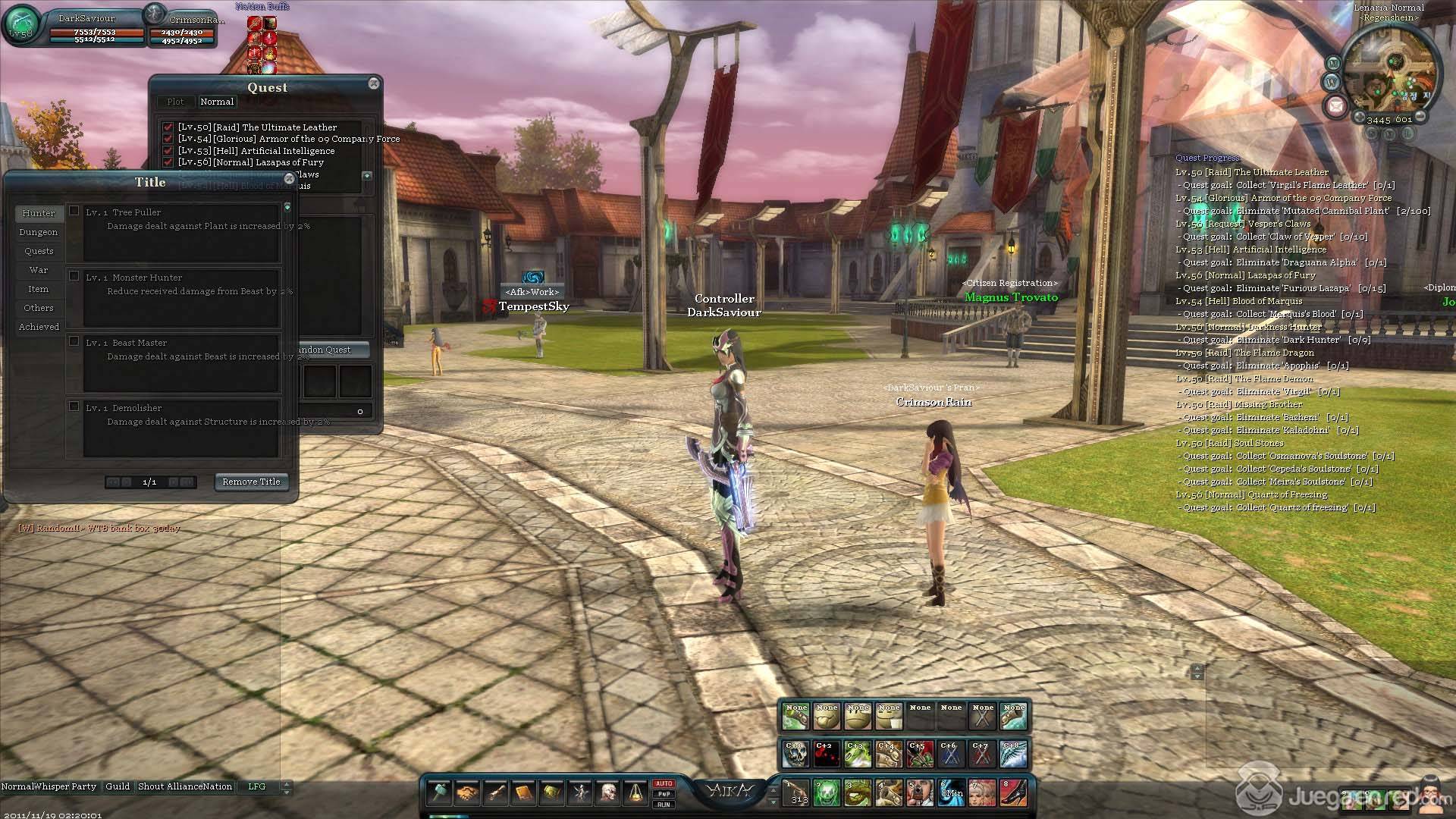Open the War title category

click(39, 270)
